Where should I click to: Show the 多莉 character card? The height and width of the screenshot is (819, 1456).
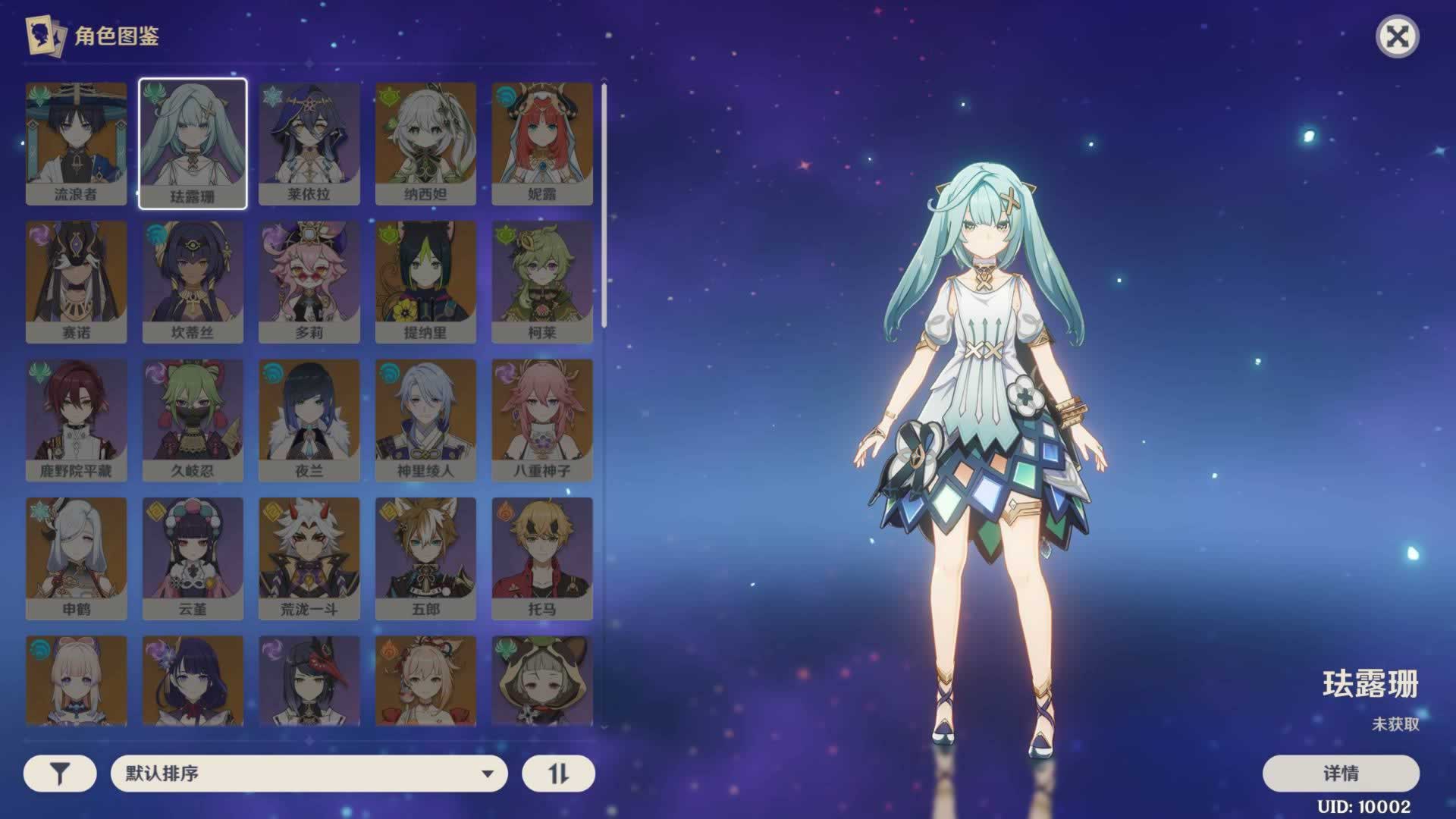click(309, 281)
